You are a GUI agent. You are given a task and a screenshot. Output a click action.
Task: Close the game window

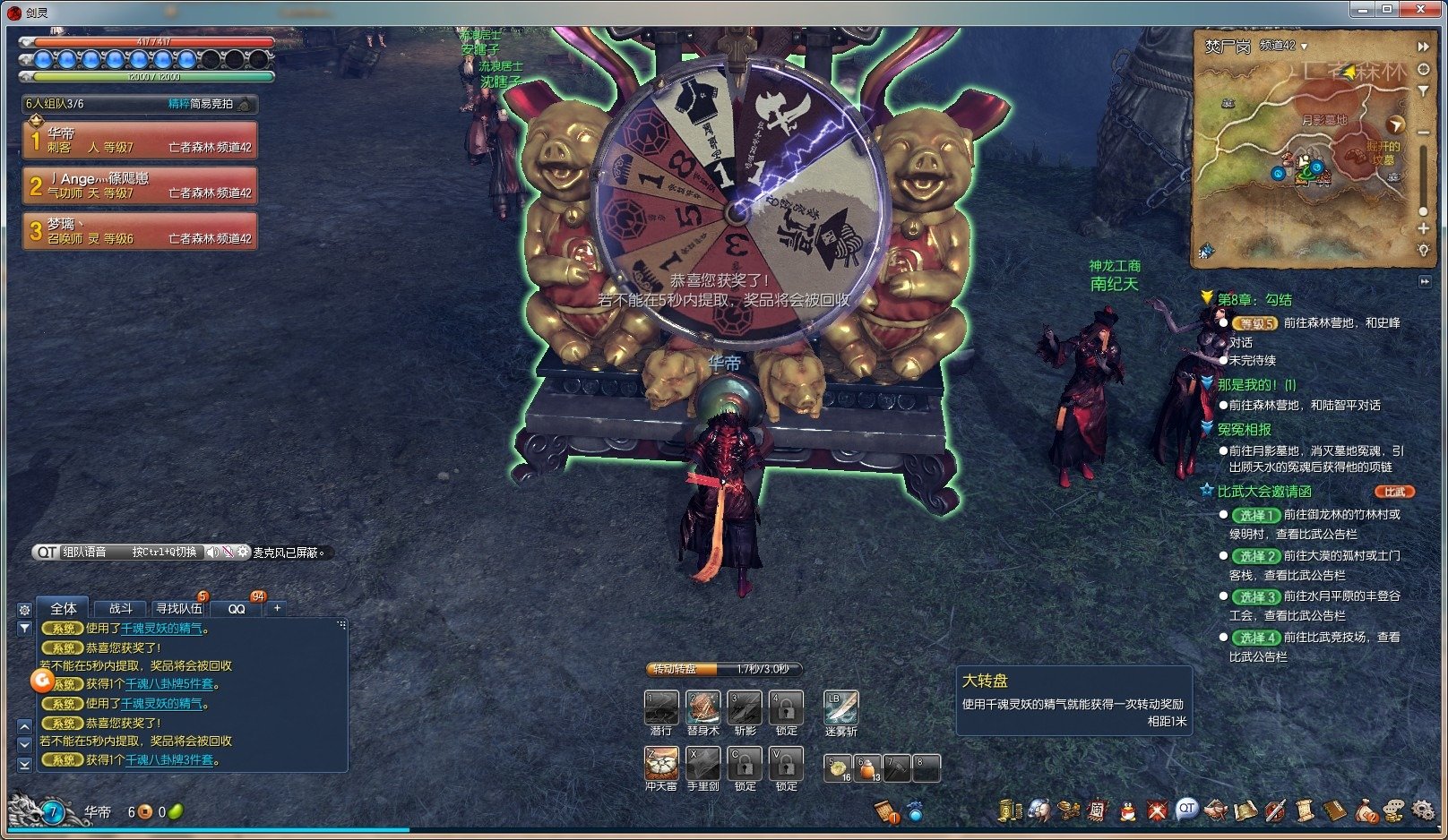(x=1421, y=9)
